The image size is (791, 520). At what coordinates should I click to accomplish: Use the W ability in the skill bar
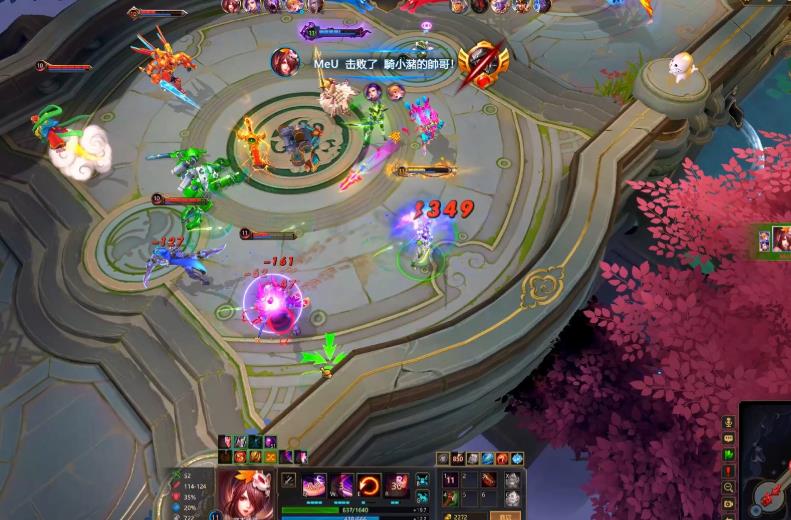[342, 486]
